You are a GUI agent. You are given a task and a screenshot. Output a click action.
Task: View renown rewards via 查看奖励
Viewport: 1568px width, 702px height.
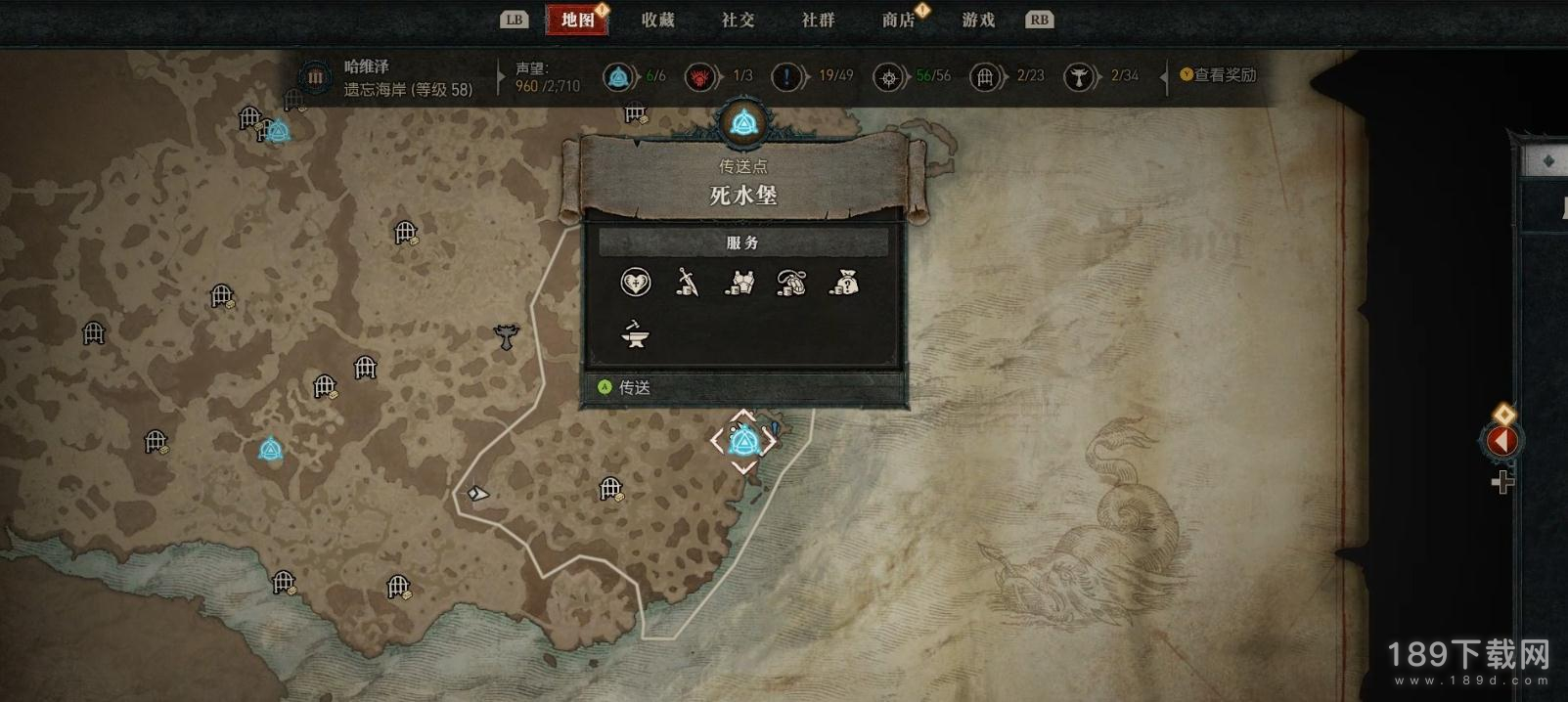point(1219,75)
